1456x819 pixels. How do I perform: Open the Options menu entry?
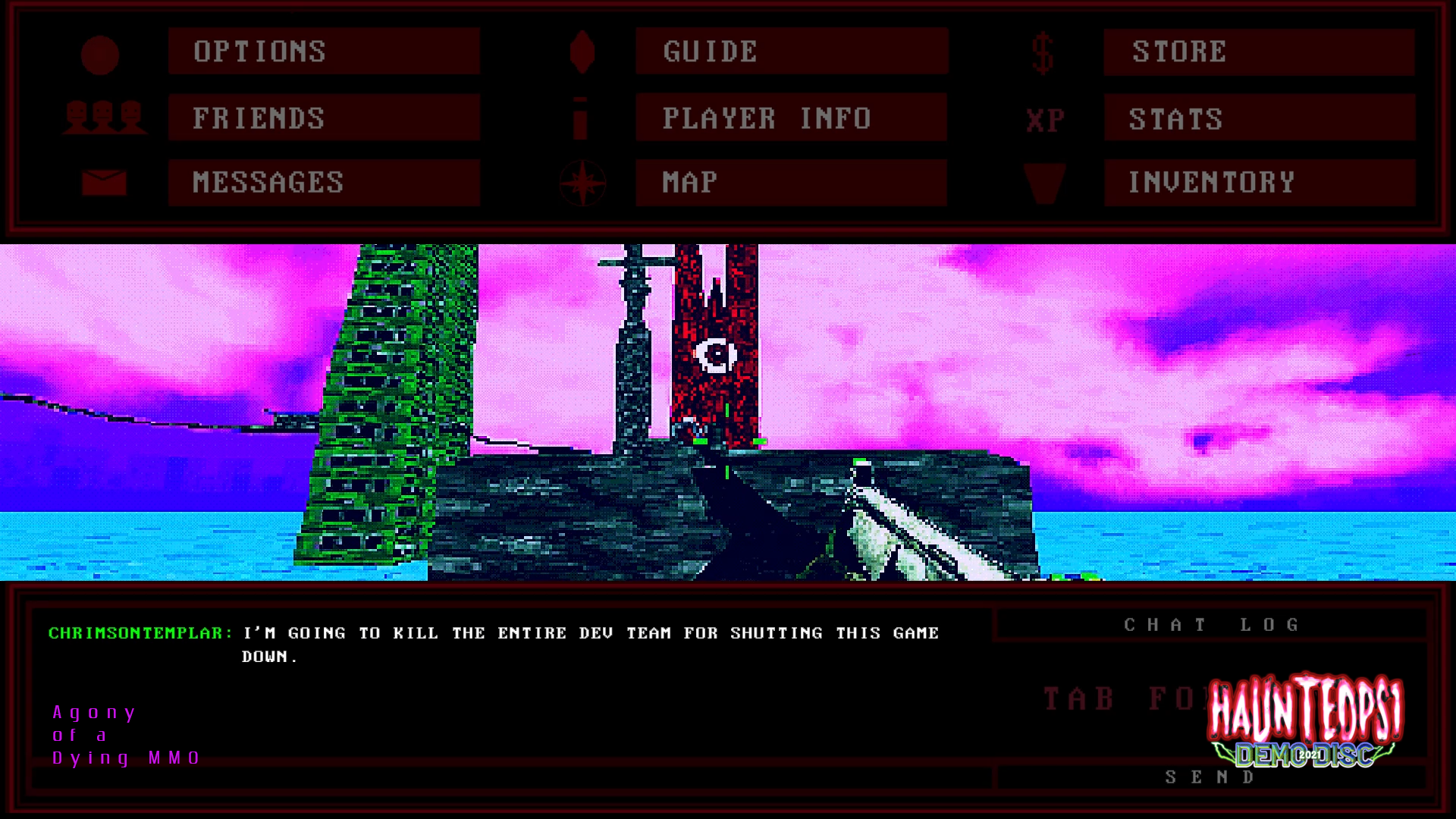coord(323,52)
